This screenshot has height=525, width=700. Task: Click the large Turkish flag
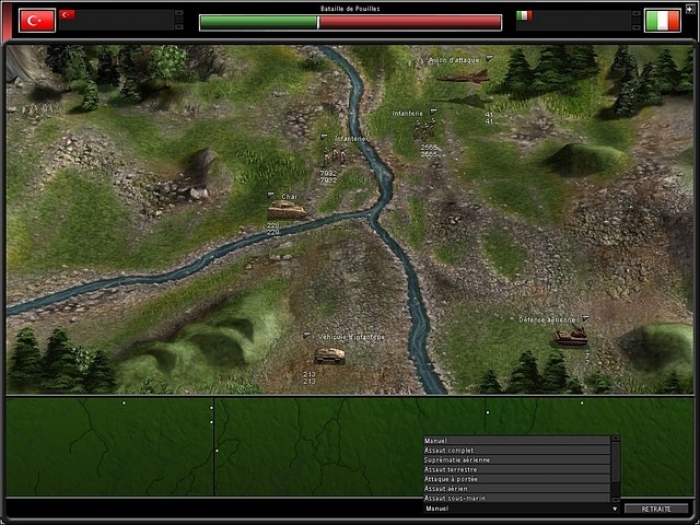pyautogui.click(x=37, y=20)
